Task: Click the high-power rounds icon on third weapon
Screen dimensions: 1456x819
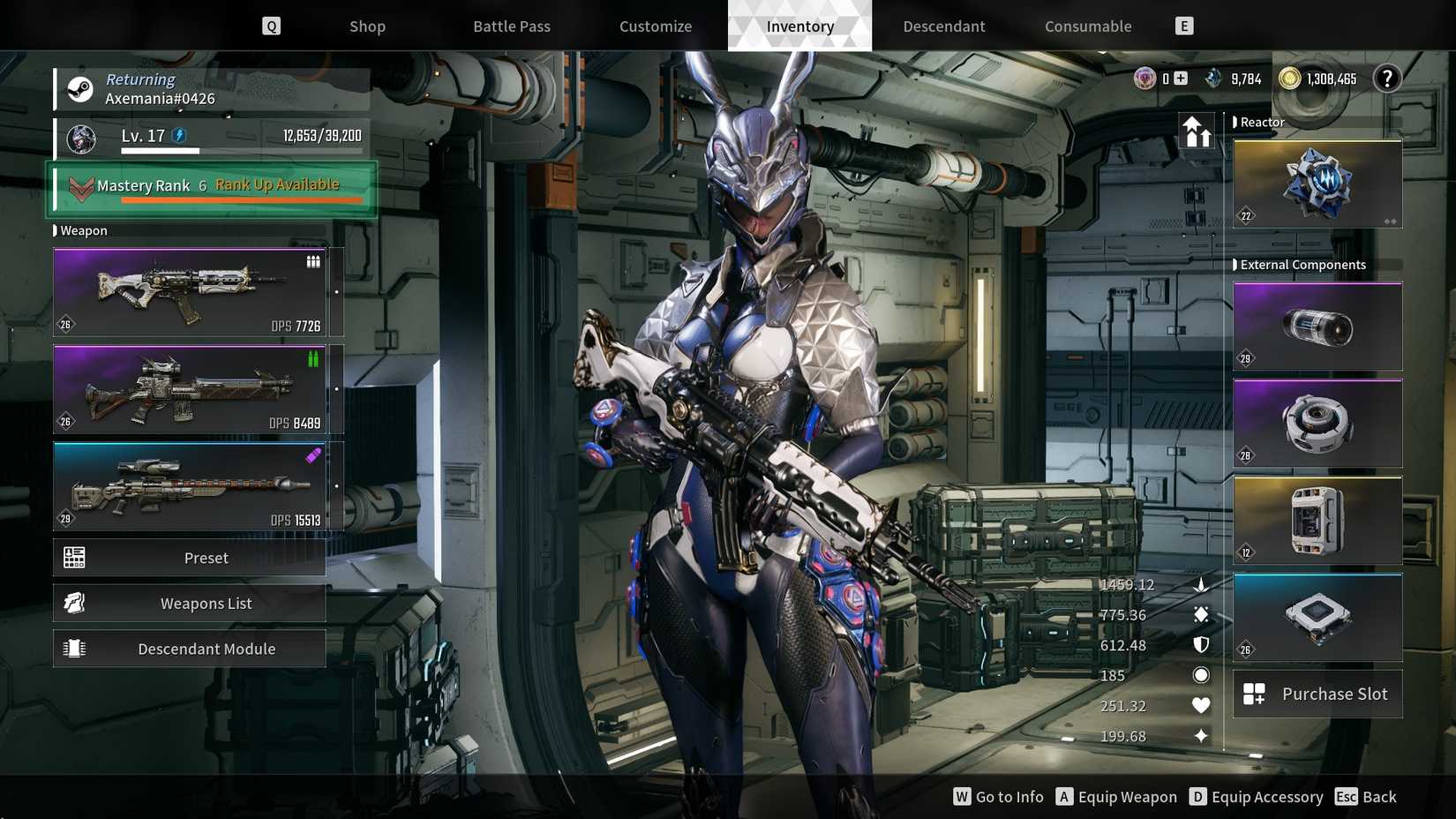Action: [313, 455]
